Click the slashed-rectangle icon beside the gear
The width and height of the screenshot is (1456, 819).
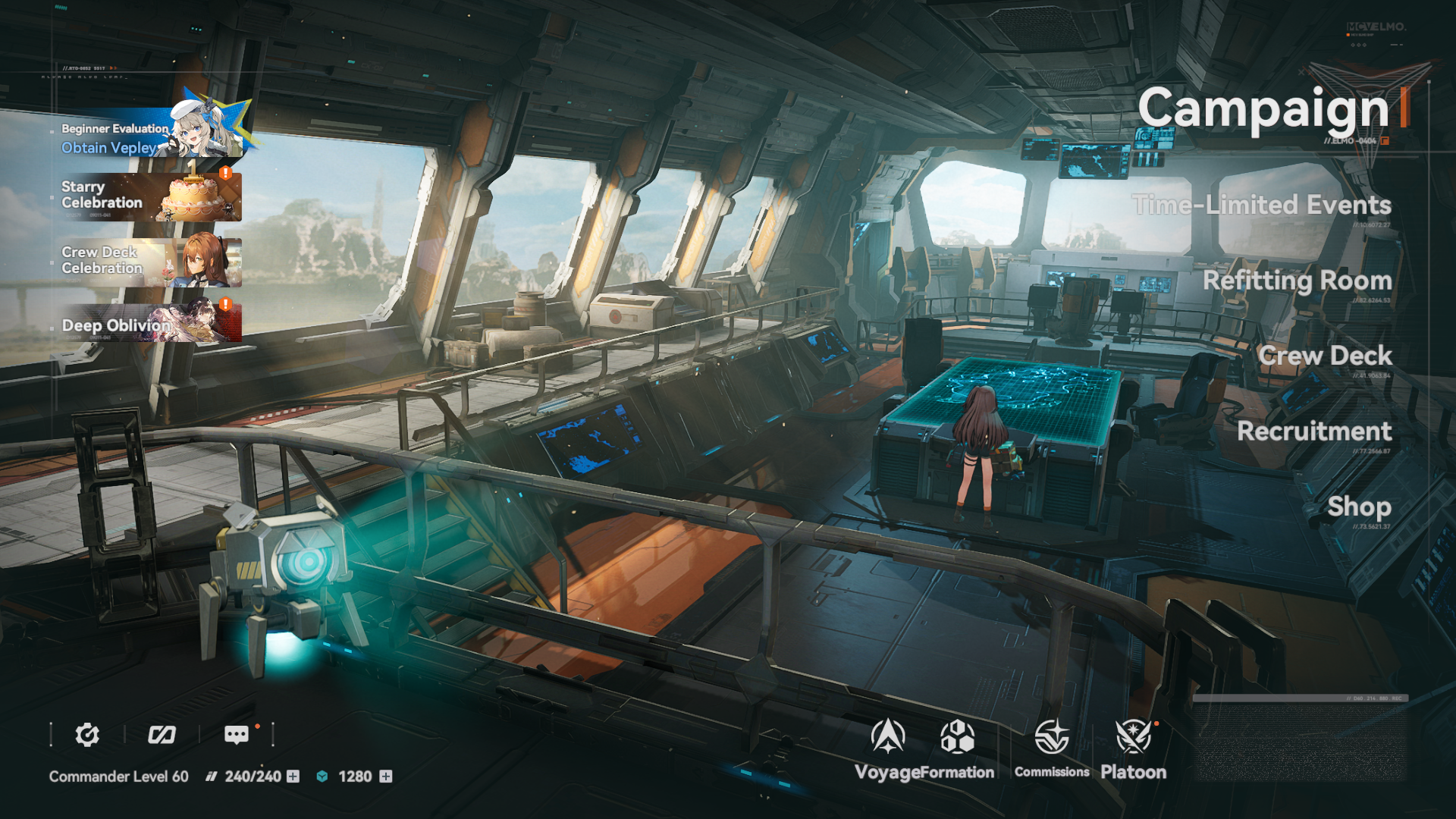click(162, 735)
